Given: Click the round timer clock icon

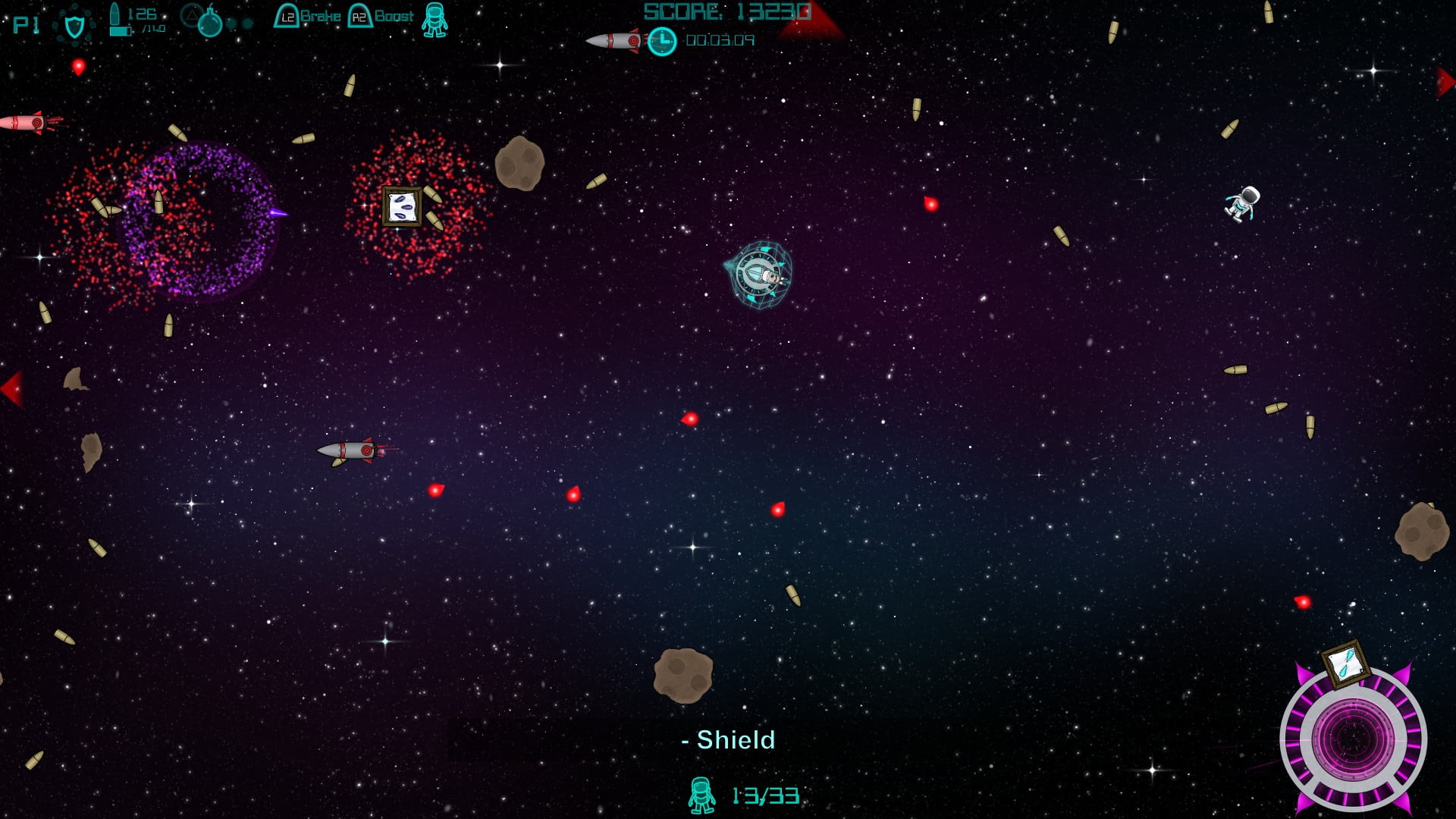Looking at the screenshot, I should 662,41.
